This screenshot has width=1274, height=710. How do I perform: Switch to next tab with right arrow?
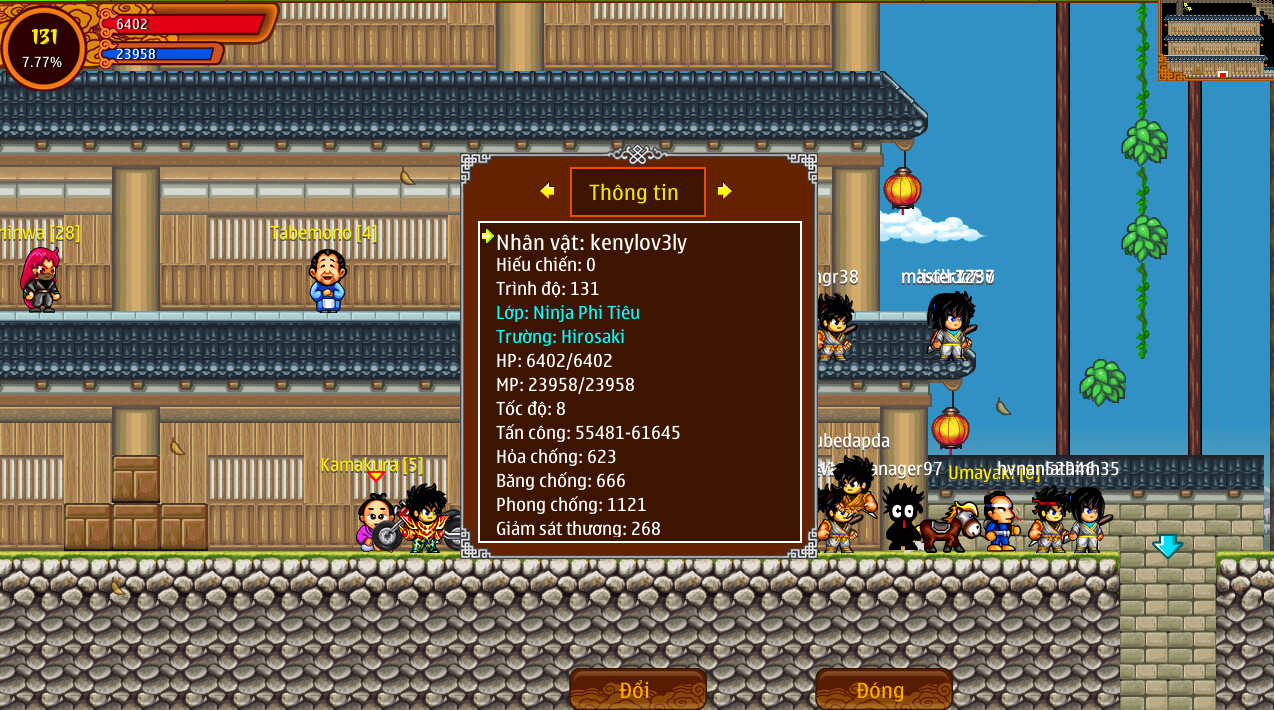point(725,191)
